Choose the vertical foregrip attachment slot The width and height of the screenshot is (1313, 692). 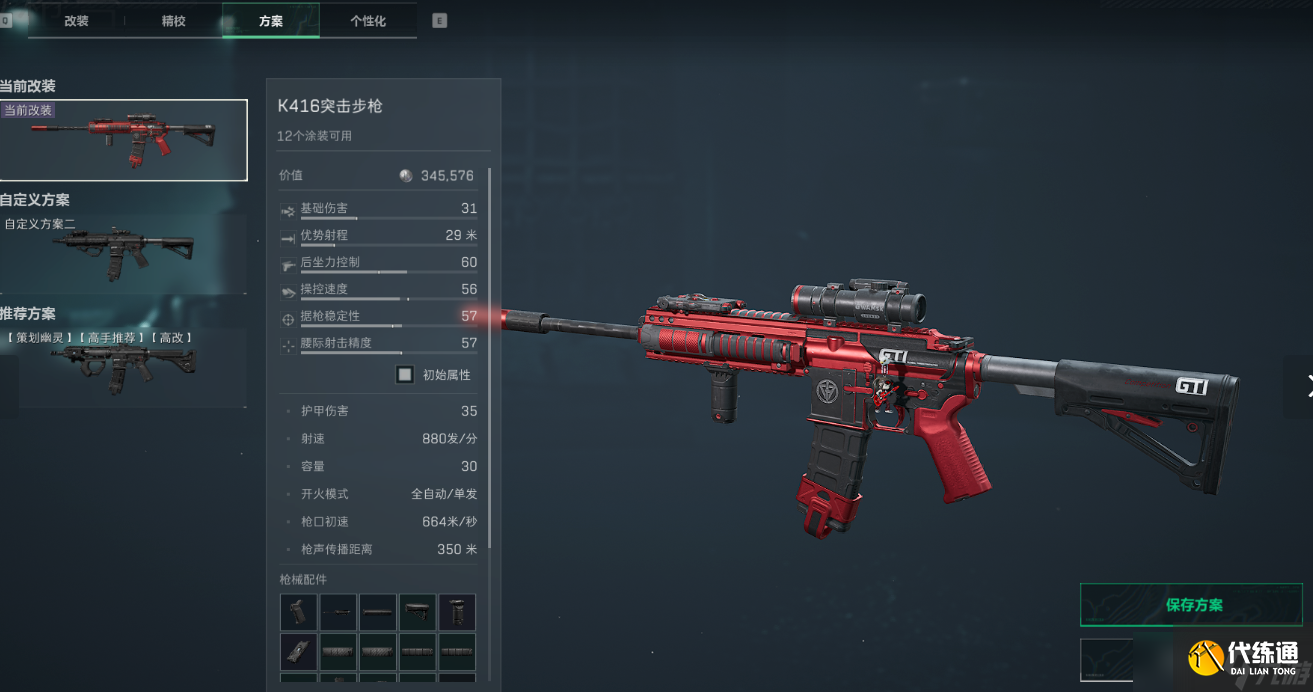click(457, 612)
